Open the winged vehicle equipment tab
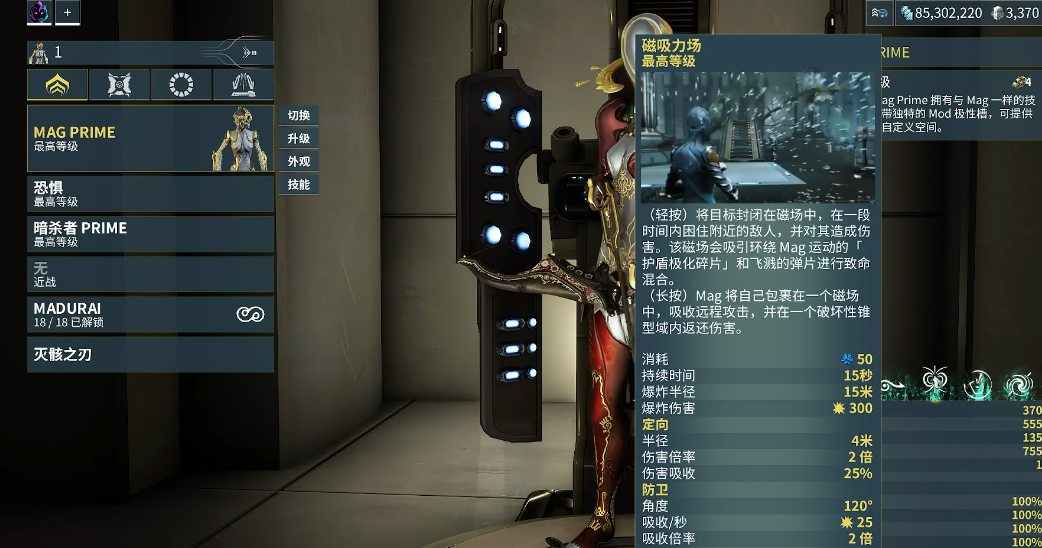 pyautogui.click(x=243, y=85)
